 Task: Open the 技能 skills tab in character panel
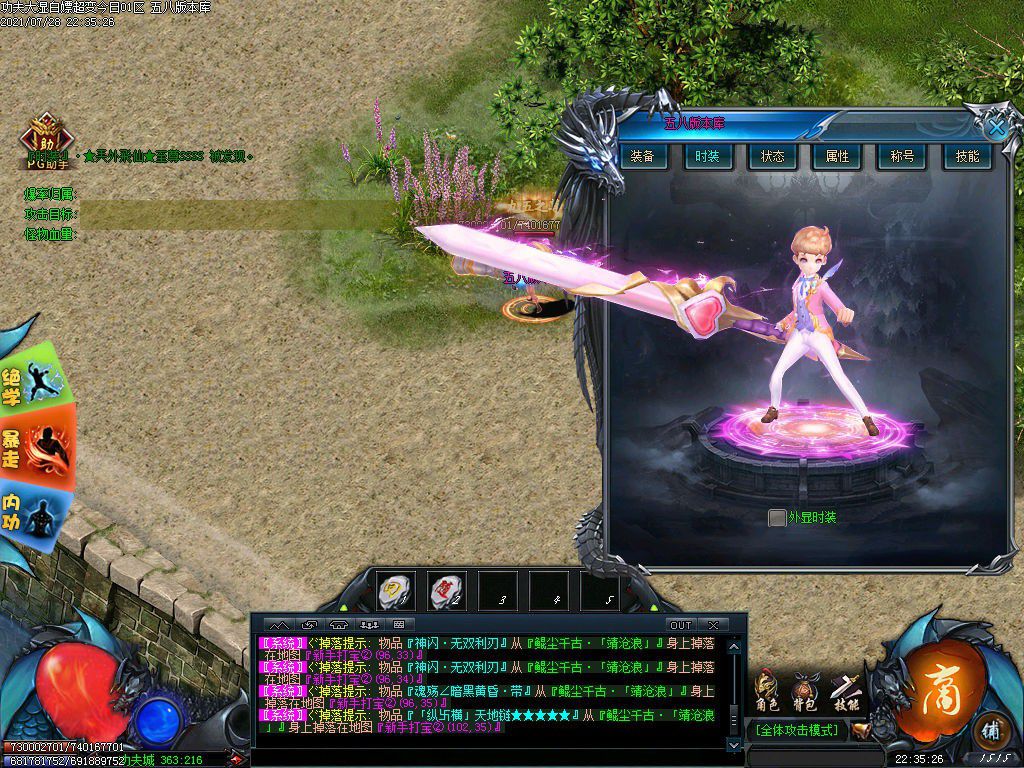(x=967, y=157)
